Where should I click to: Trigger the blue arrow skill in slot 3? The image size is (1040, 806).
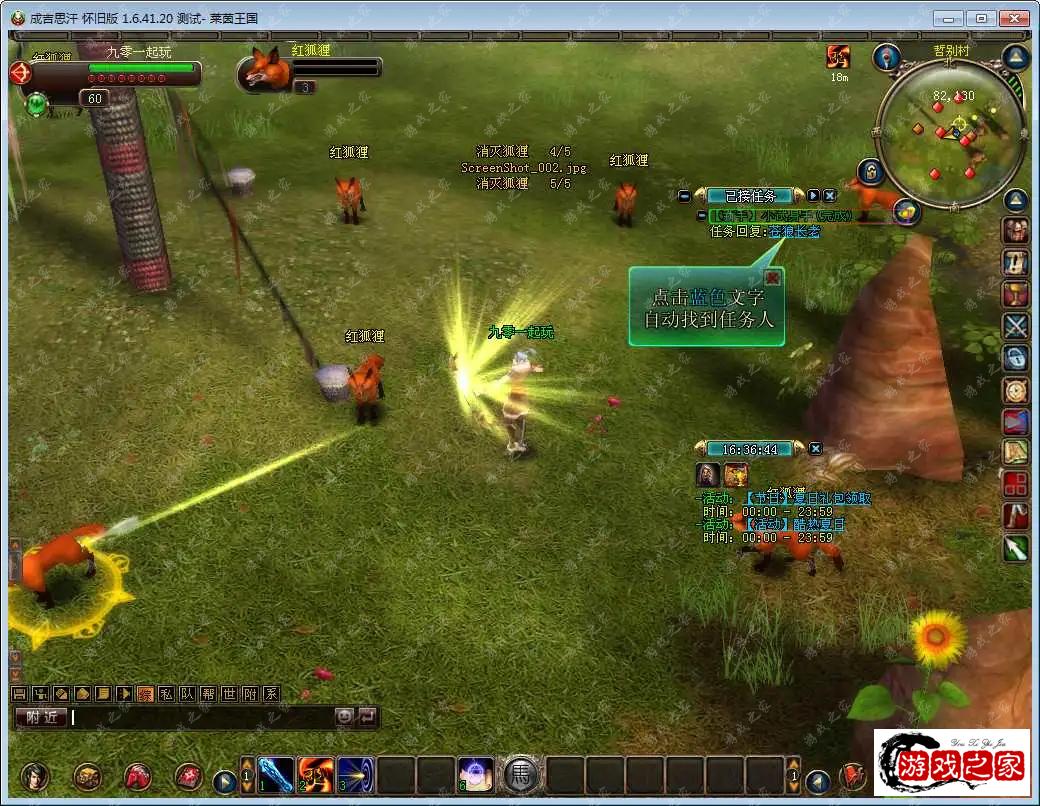pyautogui.click(x=355, y=775)
